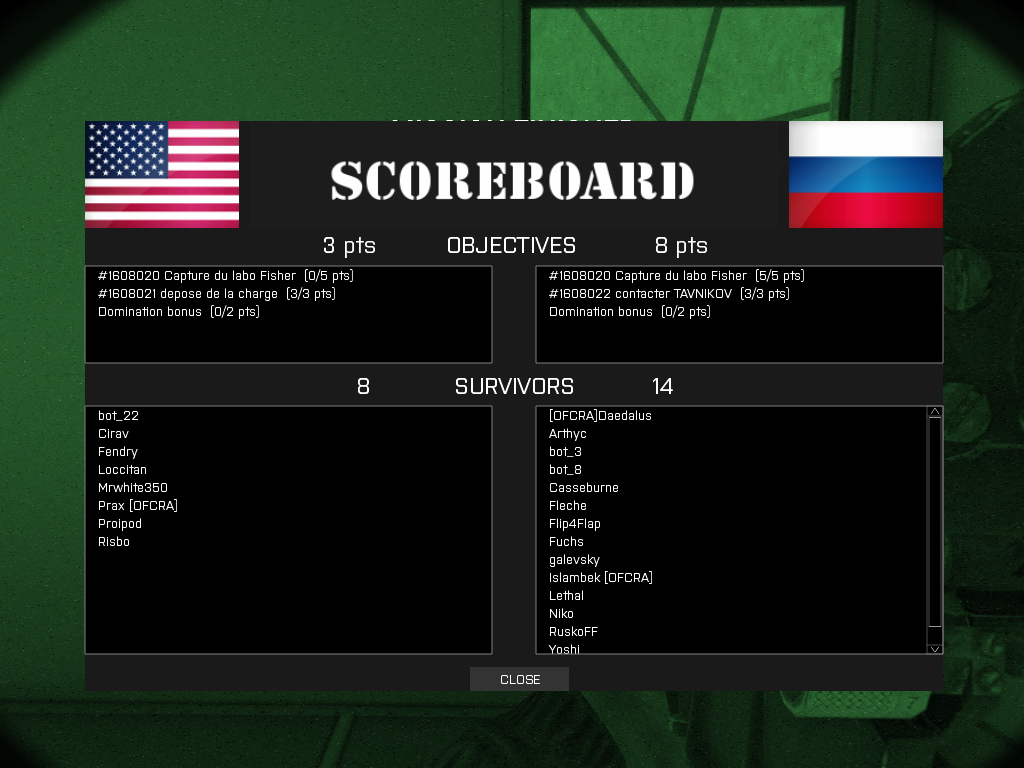
Task: Select the contacter TAVNIKOV objective row
Action: pos(669,294)
